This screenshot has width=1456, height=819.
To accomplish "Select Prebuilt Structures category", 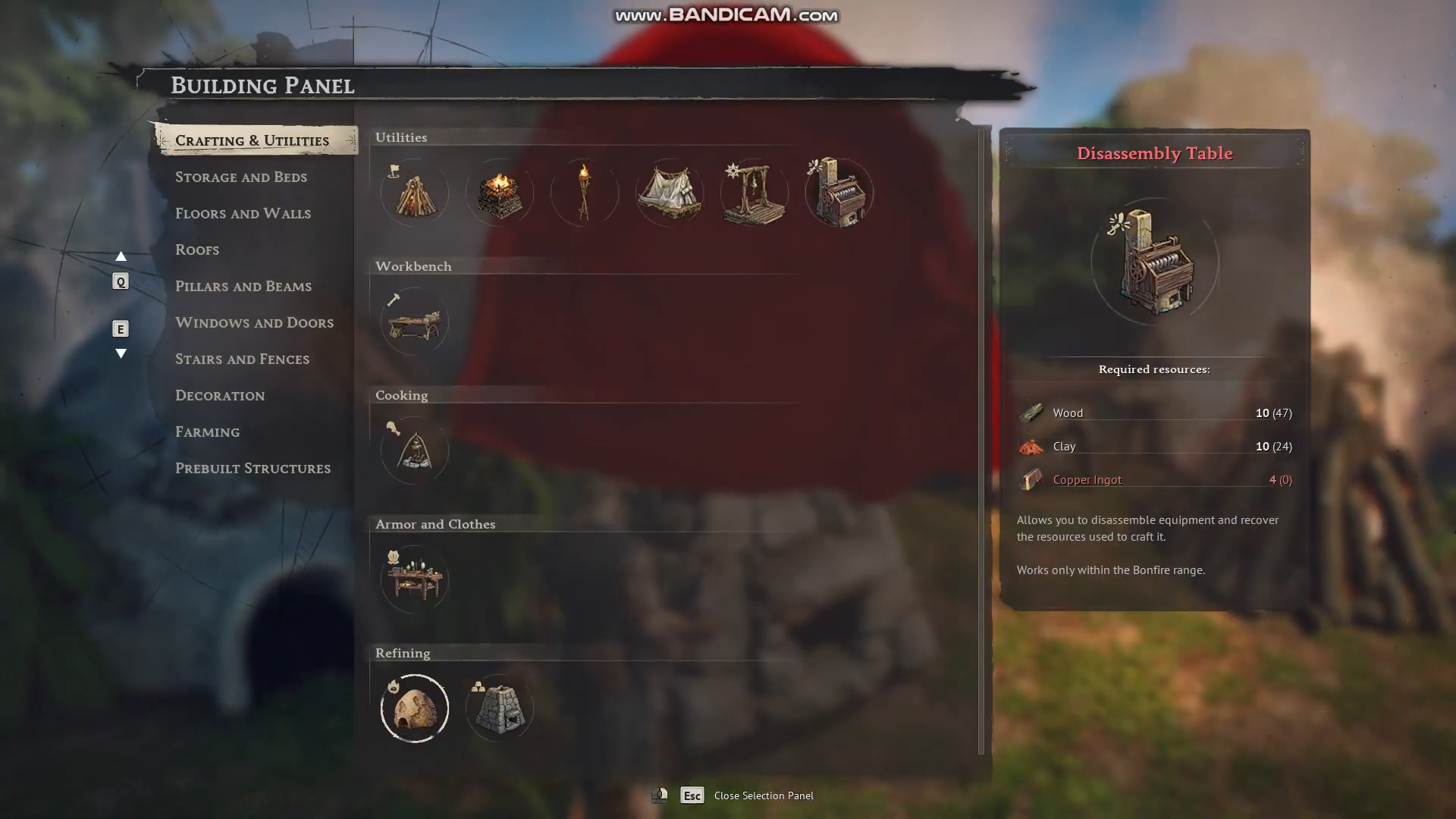I will [253, 468].
